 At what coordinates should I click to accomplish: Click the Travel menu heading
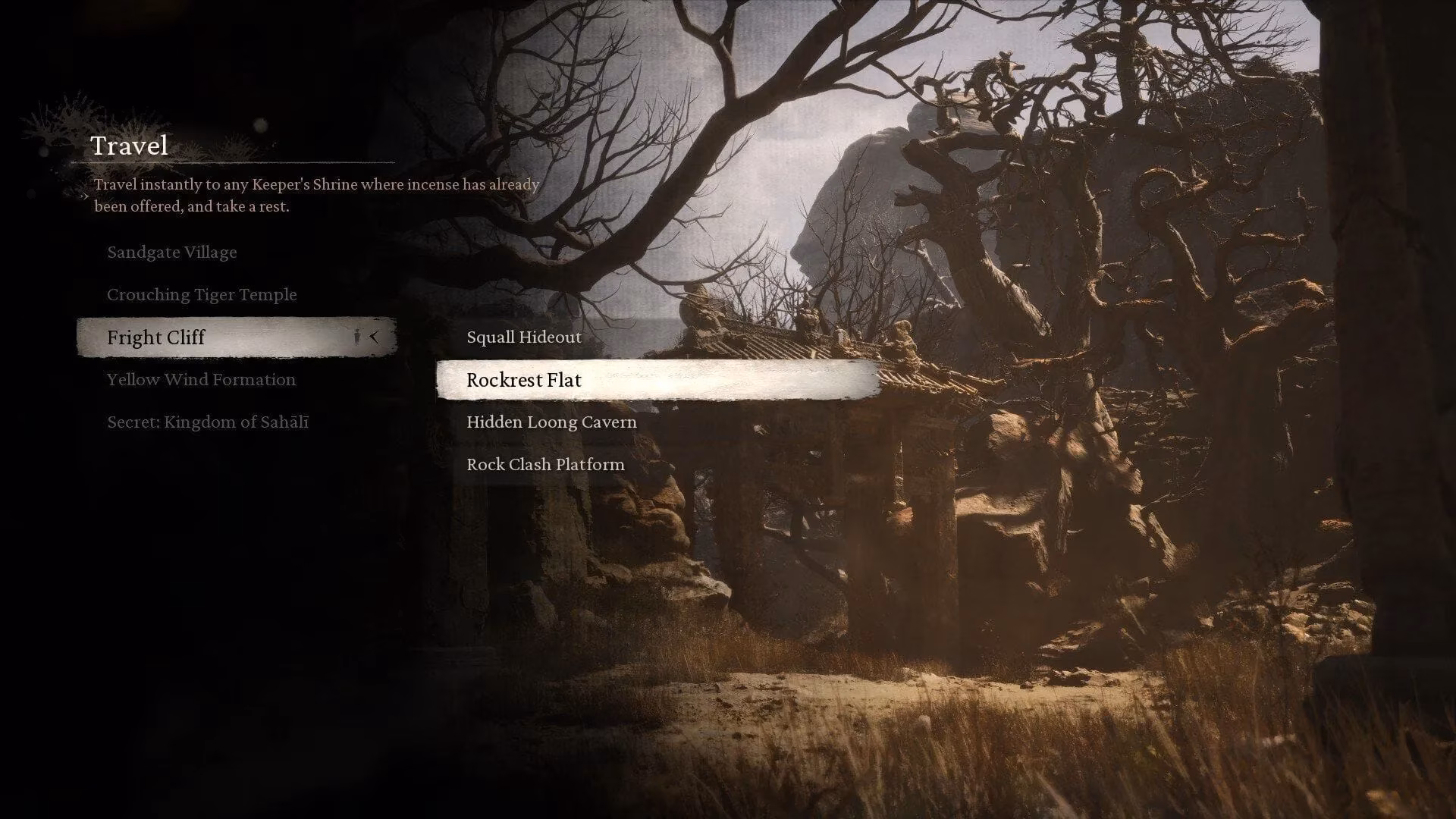[129, 145]
